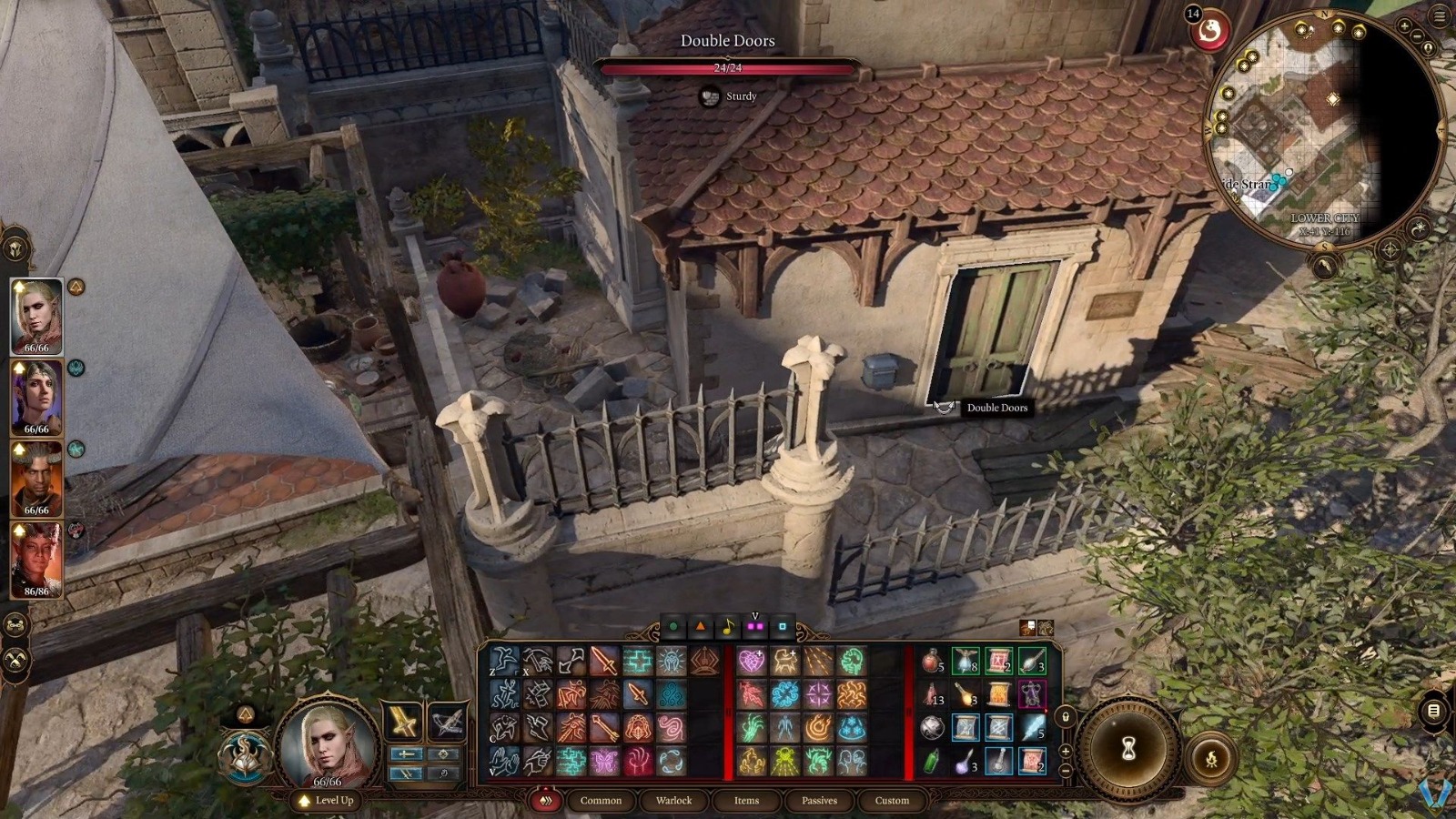Expand the minimap with its bottom chevron
The height and width of the screenshot is (819, 1456).
point(1323,264)
